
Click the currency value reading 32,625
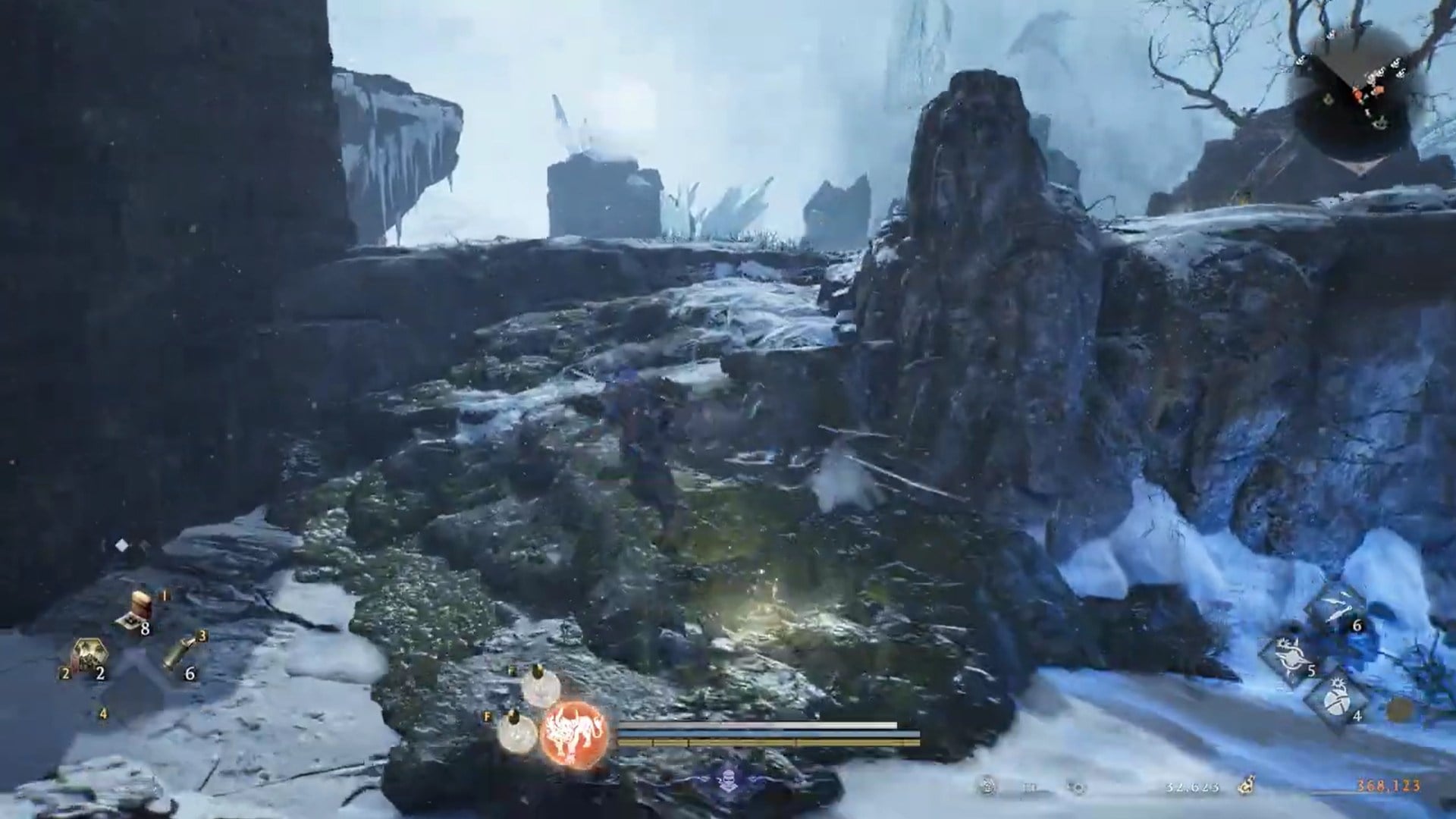(1192, 786)
